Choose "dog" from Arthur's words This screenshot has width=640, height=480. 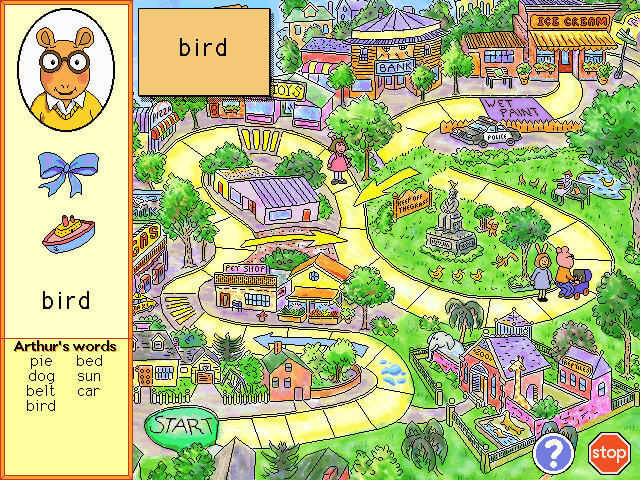(x=41, y=376)
